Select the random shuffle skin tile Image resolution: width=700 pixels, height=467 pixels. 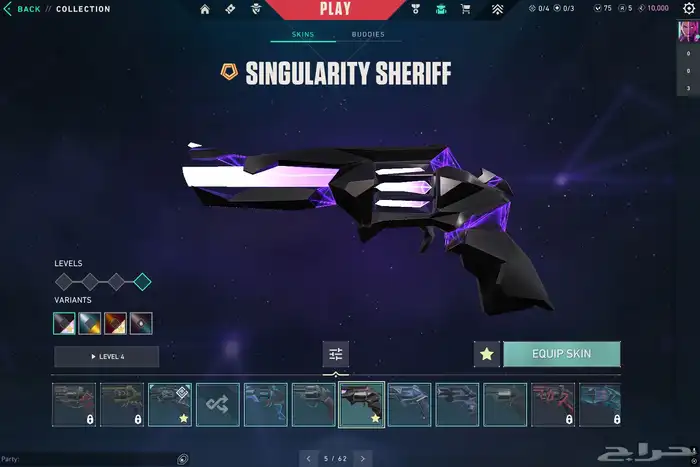pos(217,404)
